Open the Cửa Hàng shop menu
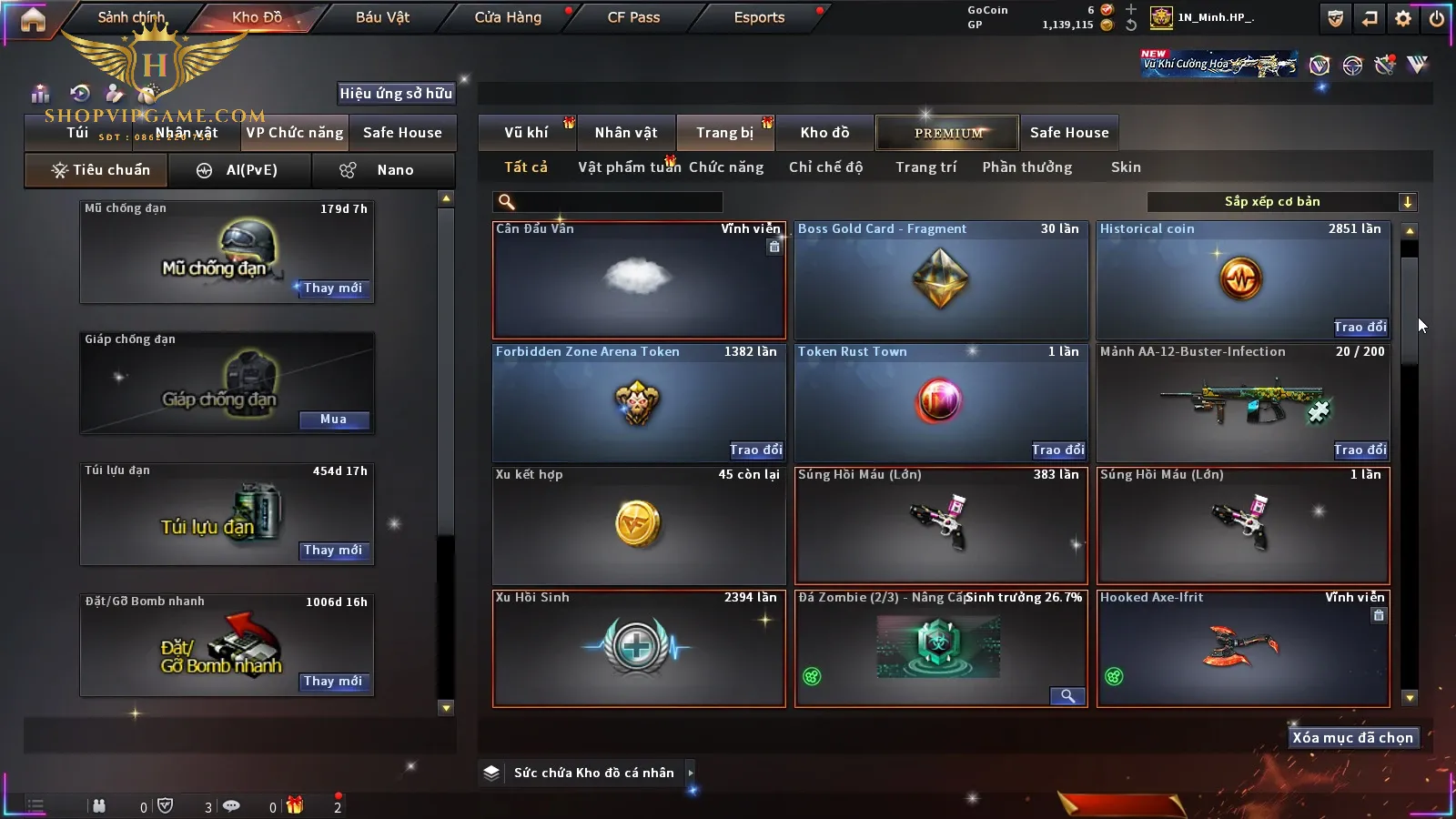 [x=508, y=17]
